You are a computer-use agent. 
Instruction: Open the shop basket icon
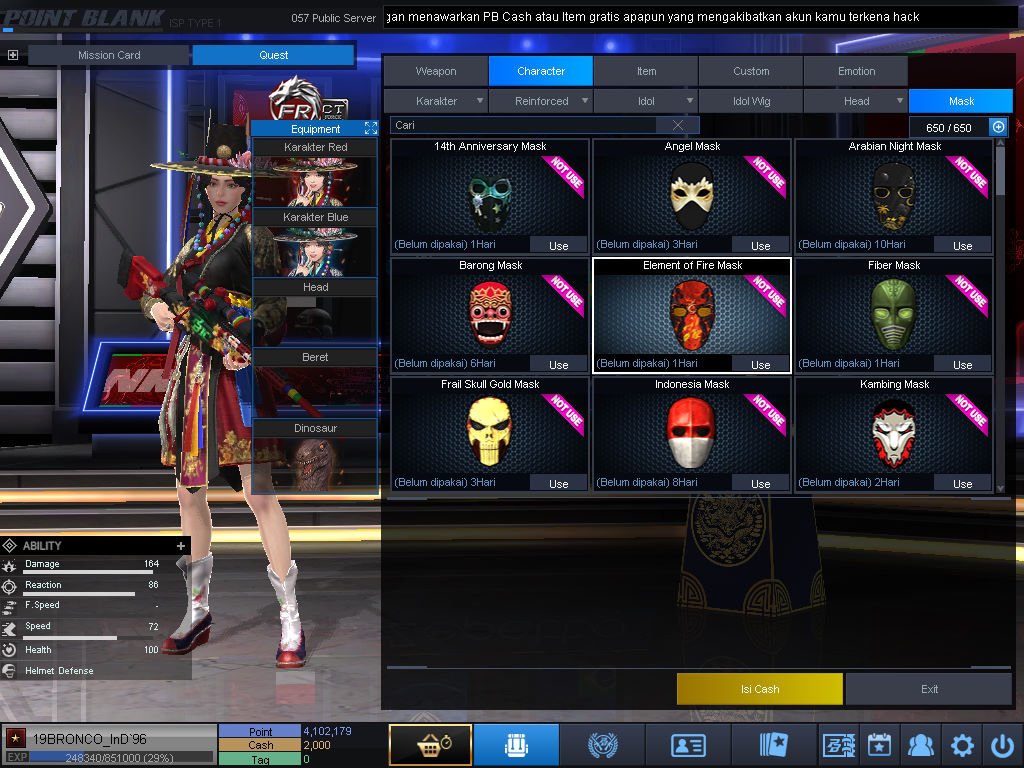430,745
